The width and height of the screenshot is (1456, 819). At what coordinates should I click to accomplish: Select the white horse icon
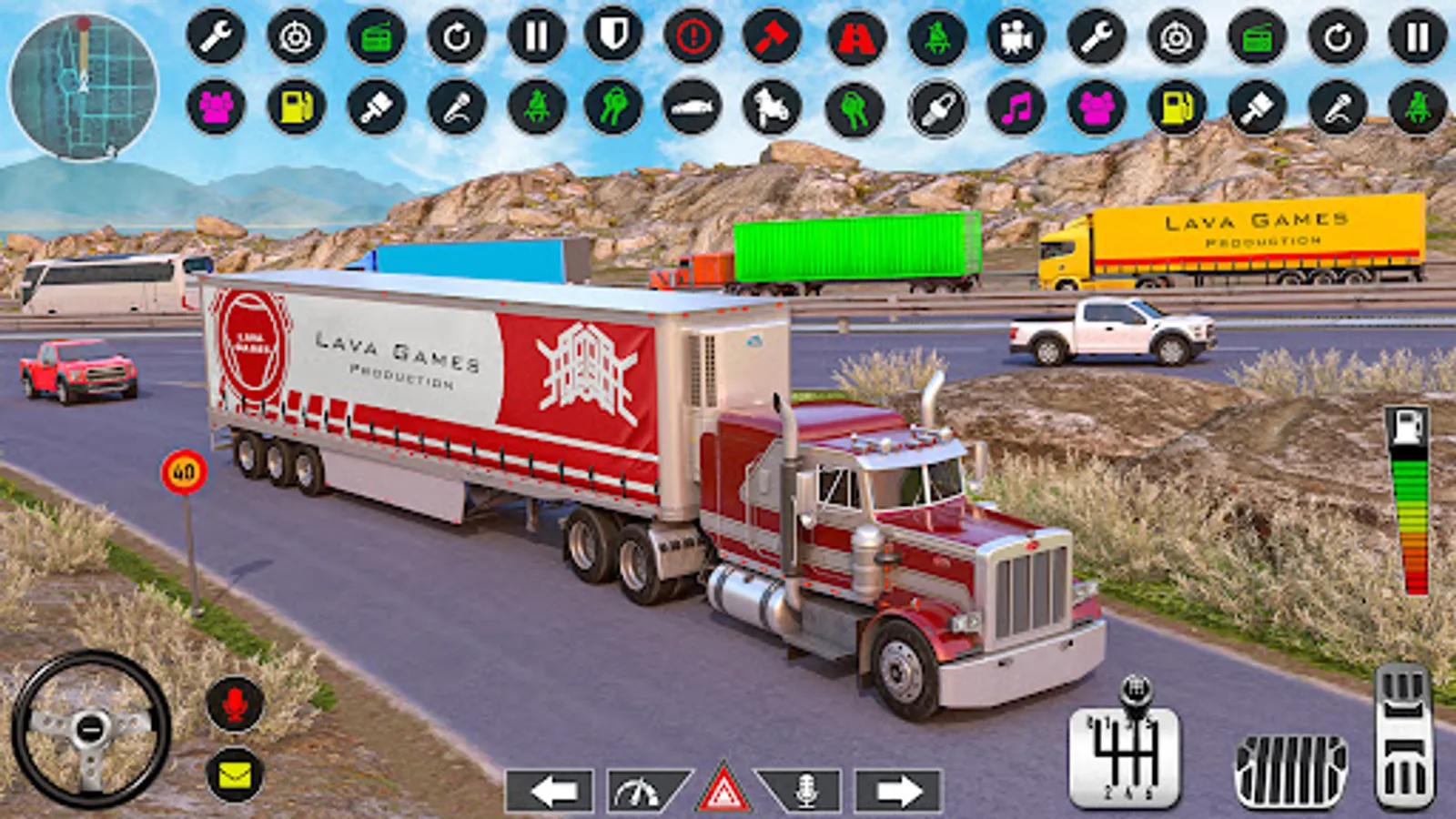point(772,107)
